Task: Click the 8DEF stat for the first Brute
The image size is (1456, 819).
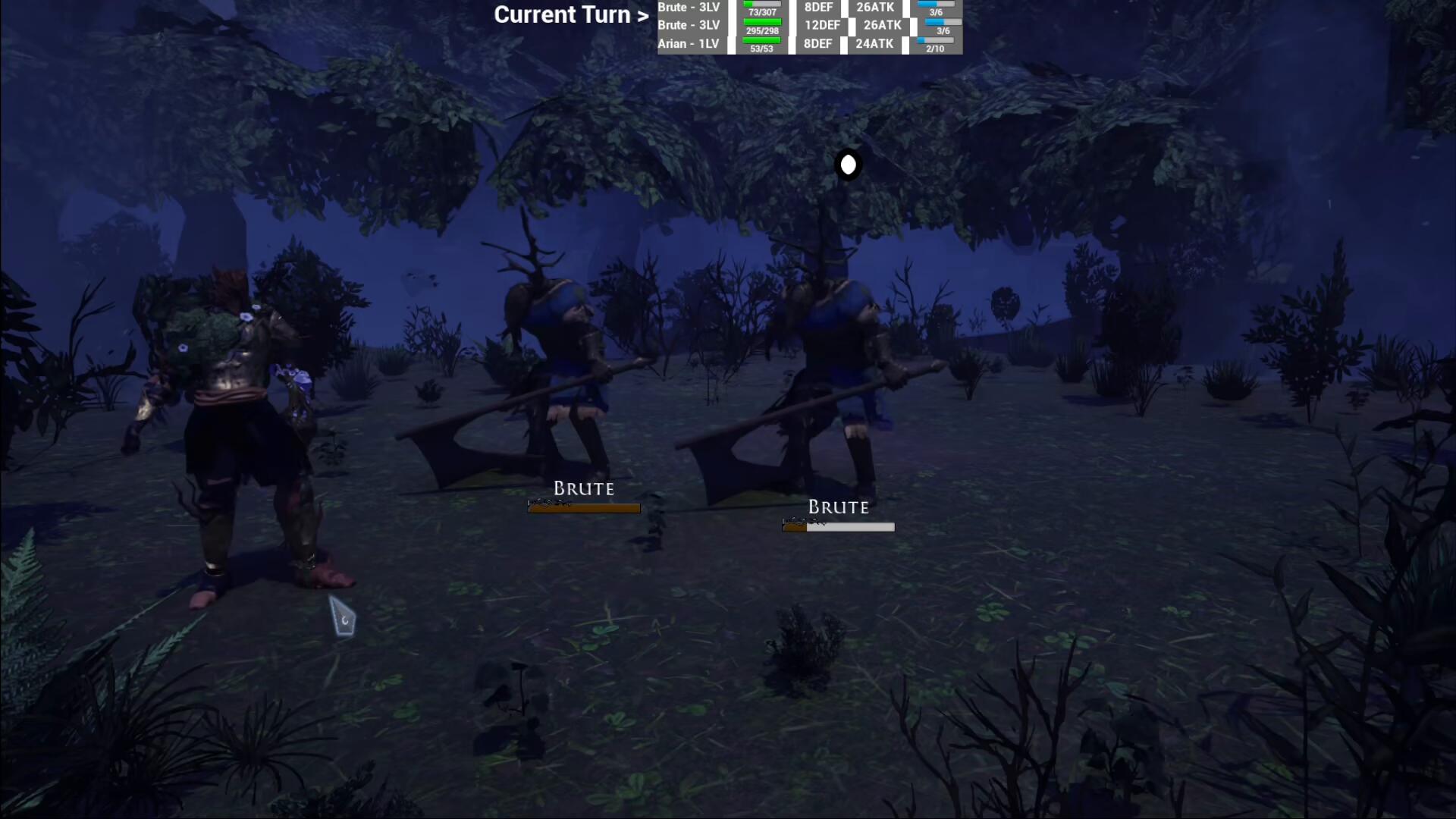Action: 817,8
